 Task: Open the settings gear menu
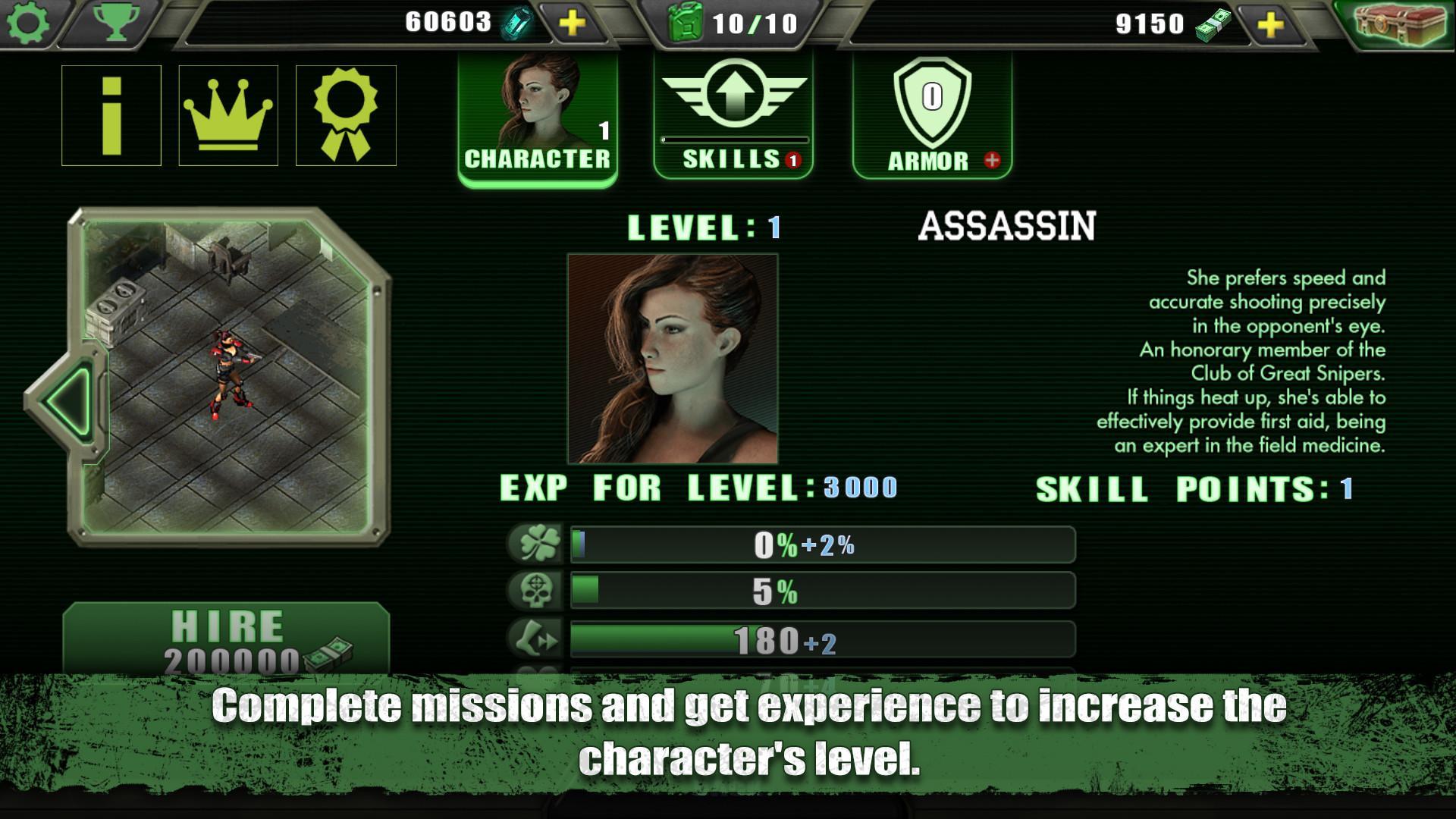28,23
